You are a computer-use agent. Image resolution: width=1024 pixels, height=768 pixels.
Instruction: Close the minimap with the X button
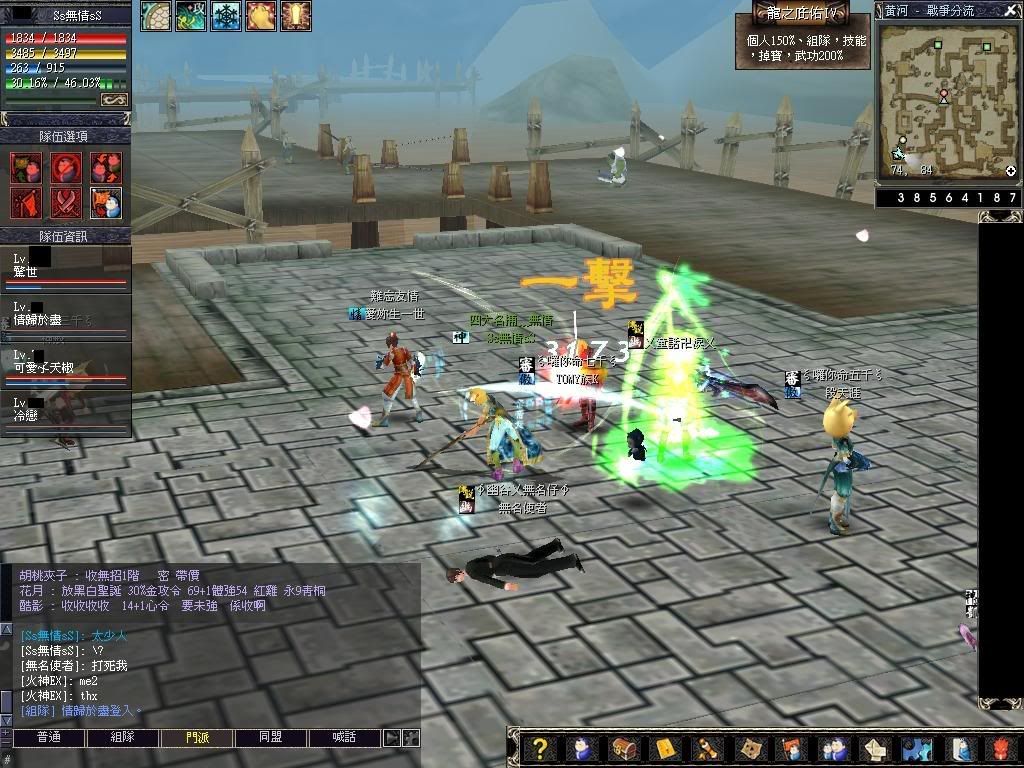1010,10
